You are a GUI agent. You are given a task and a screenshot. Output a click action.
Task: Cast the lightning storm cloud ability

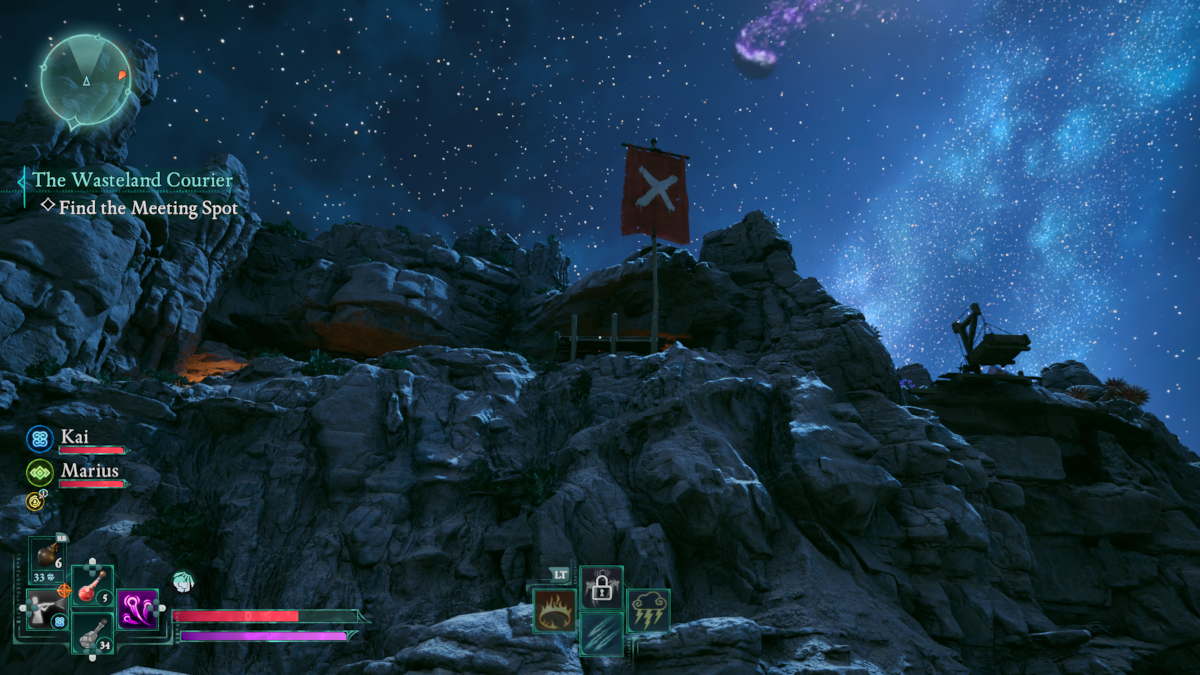648,611
